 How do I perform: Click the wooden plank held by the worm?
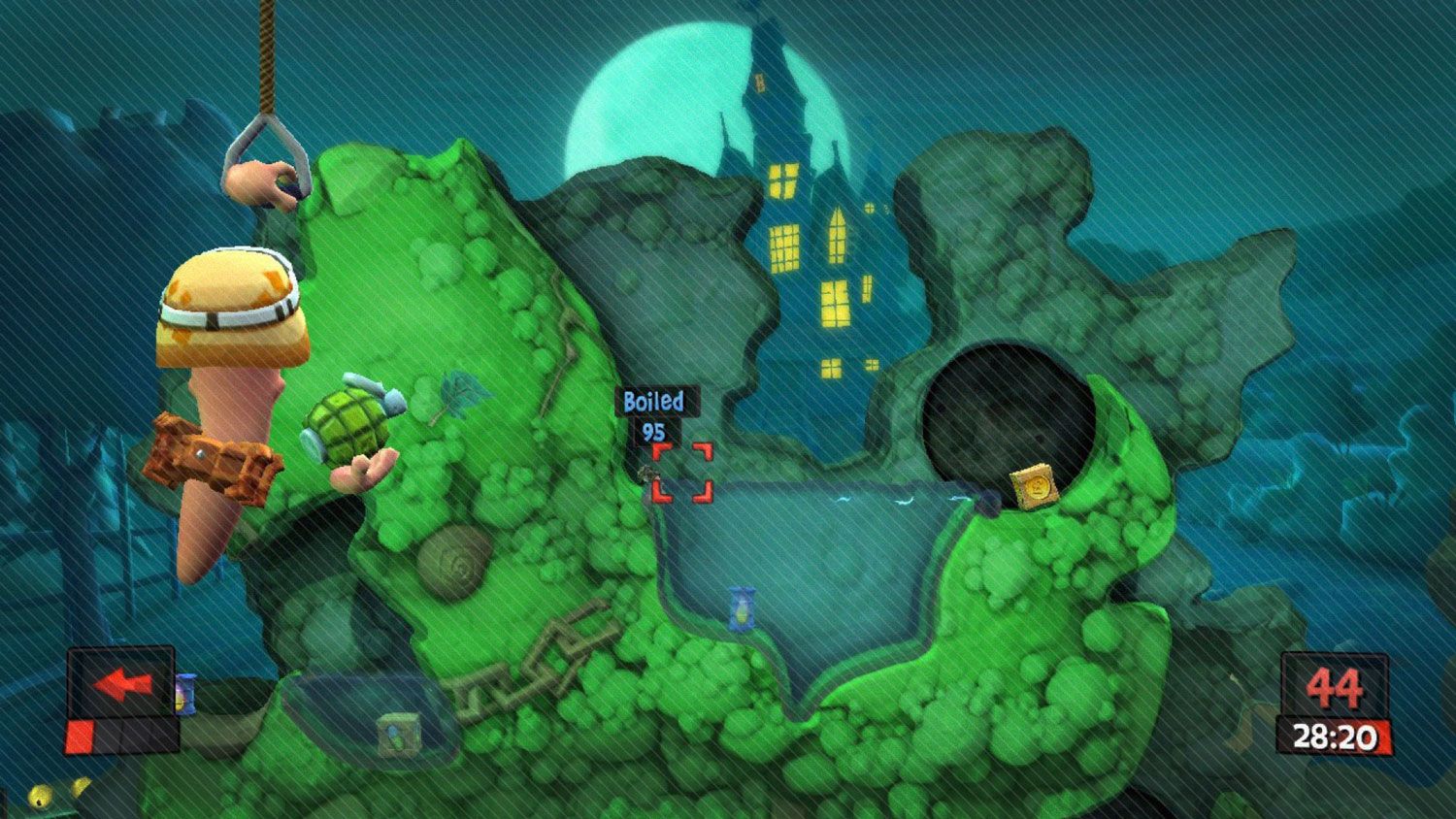210,454
